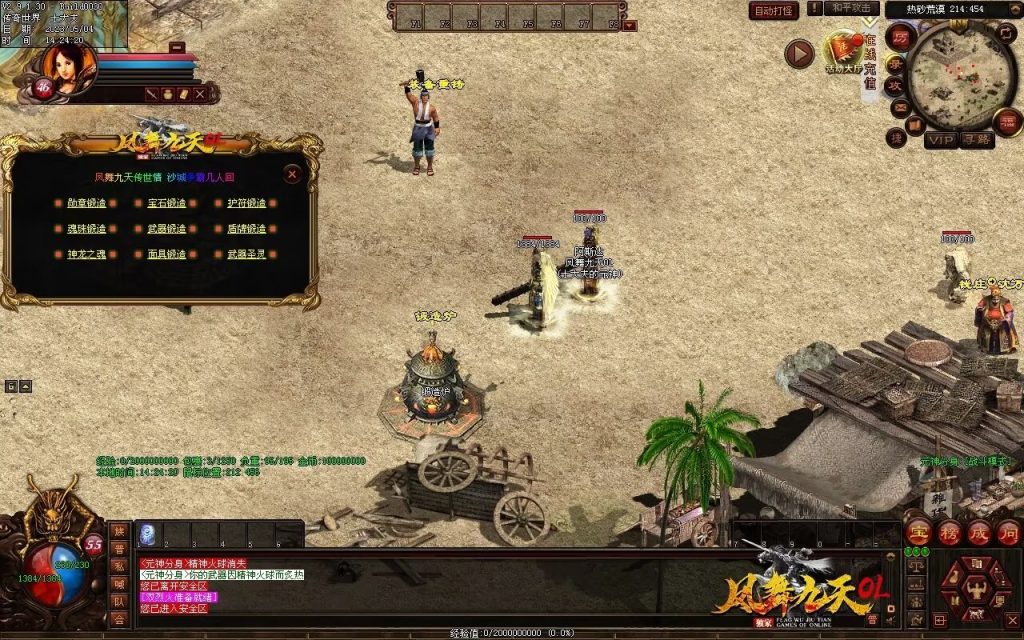Choose 宝石锻造 gem forging

coord(166,203)
